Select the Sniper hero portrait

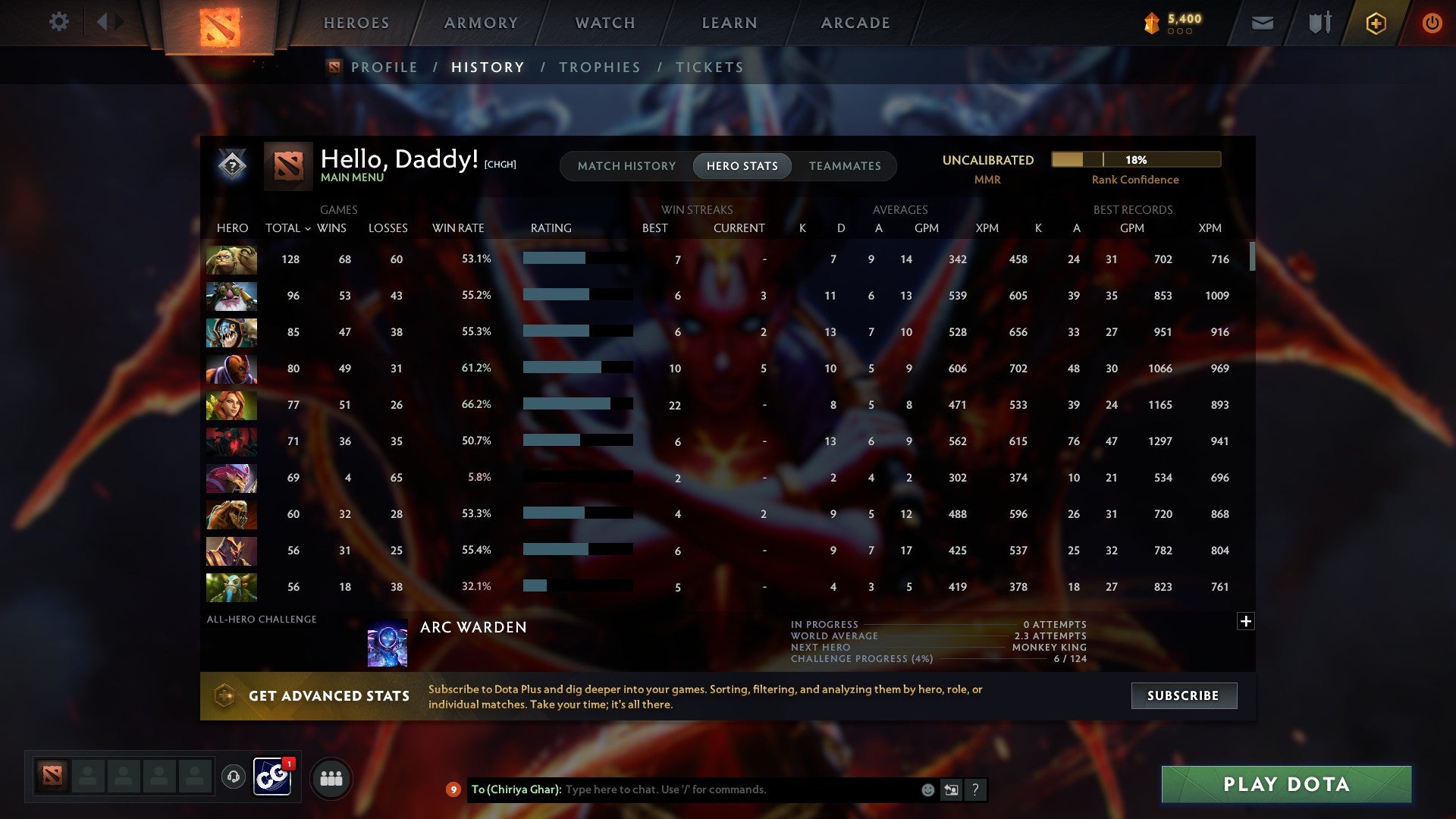point(231,296)
